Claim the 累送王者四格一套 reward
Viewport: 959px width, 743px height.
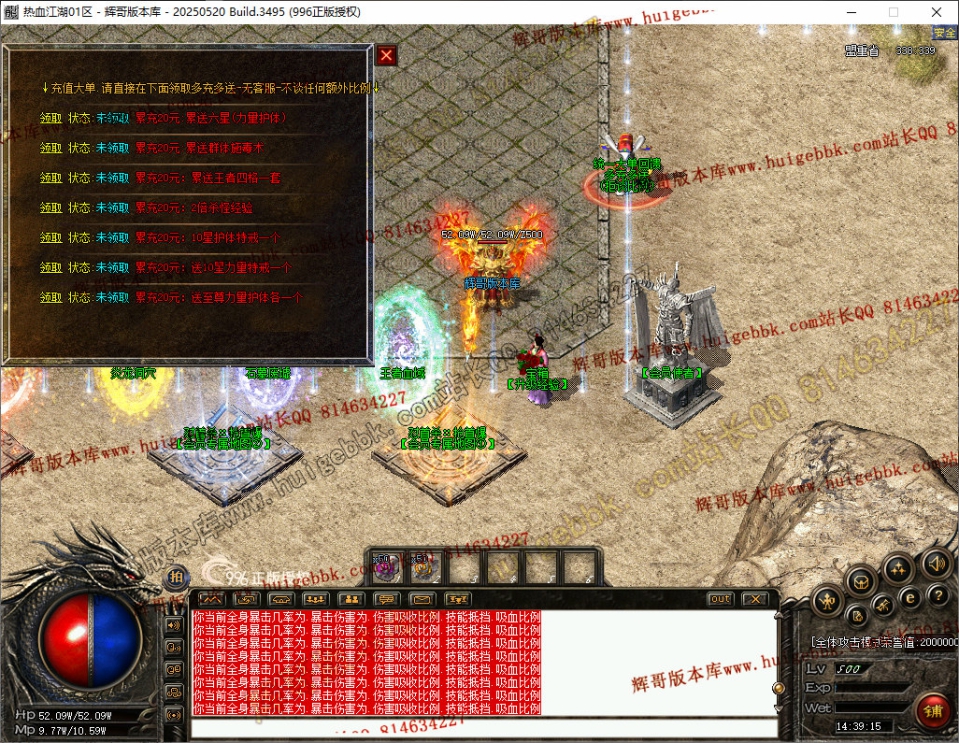(x=51, y=178)
